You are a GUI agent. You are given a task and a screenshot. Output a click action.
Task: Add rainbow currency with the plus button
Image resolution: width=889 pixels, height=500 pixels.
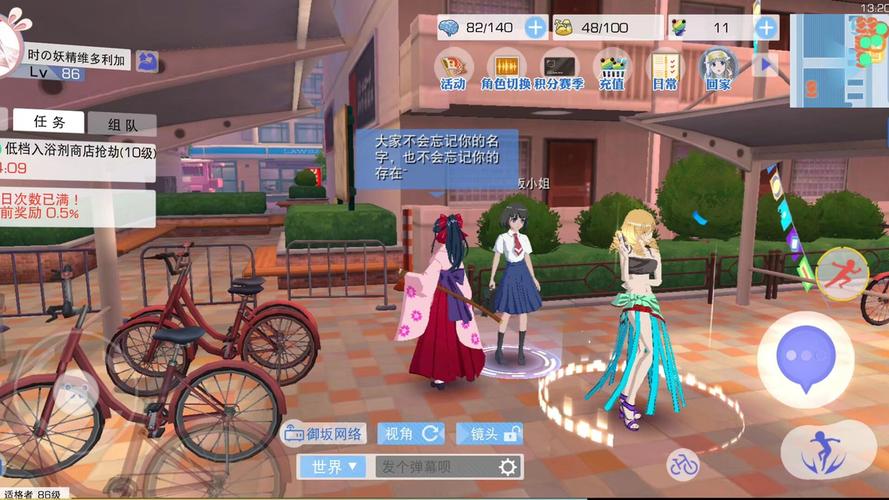(766, 28)
